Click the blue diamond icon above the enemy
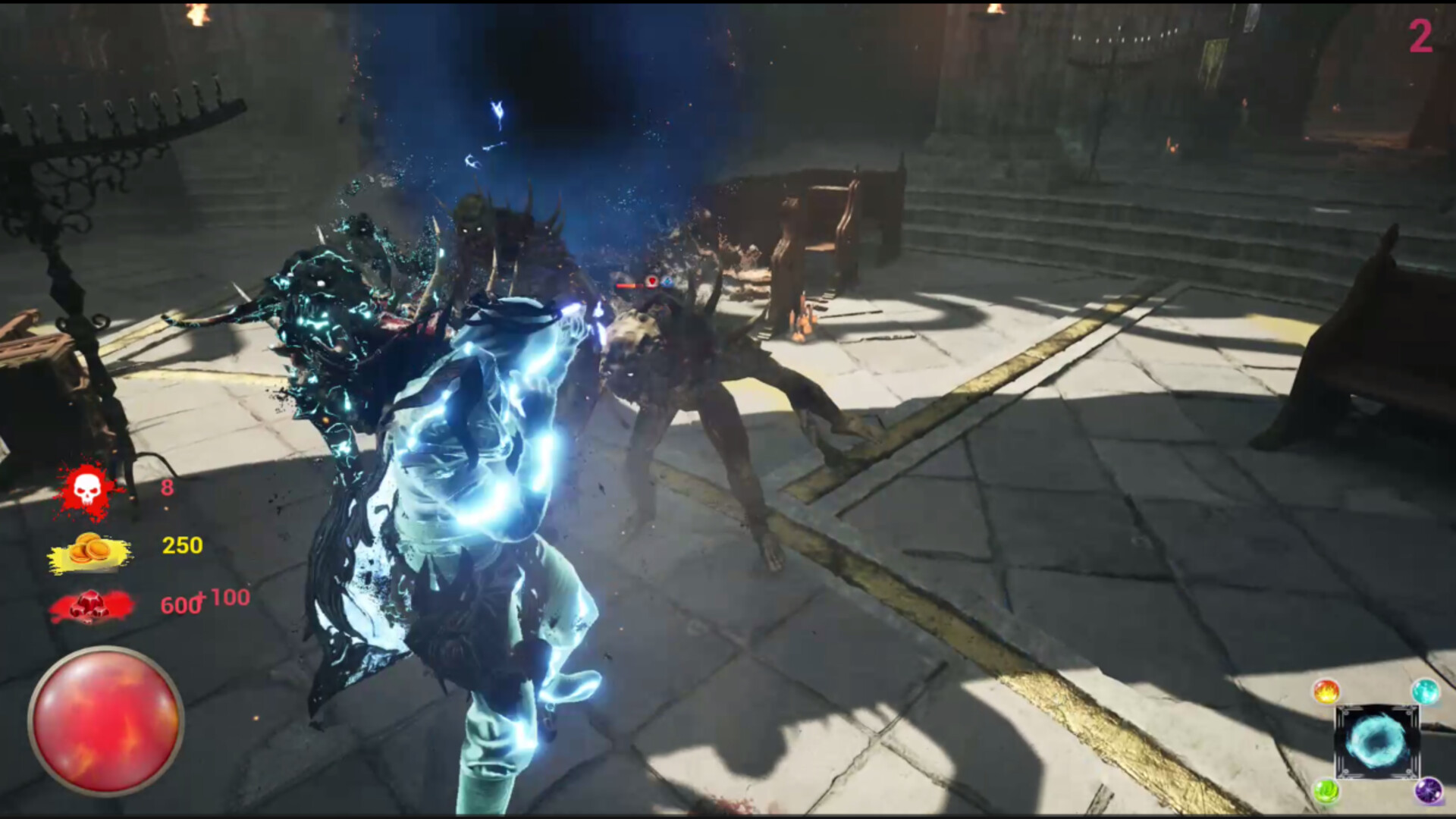 (667, 282)
